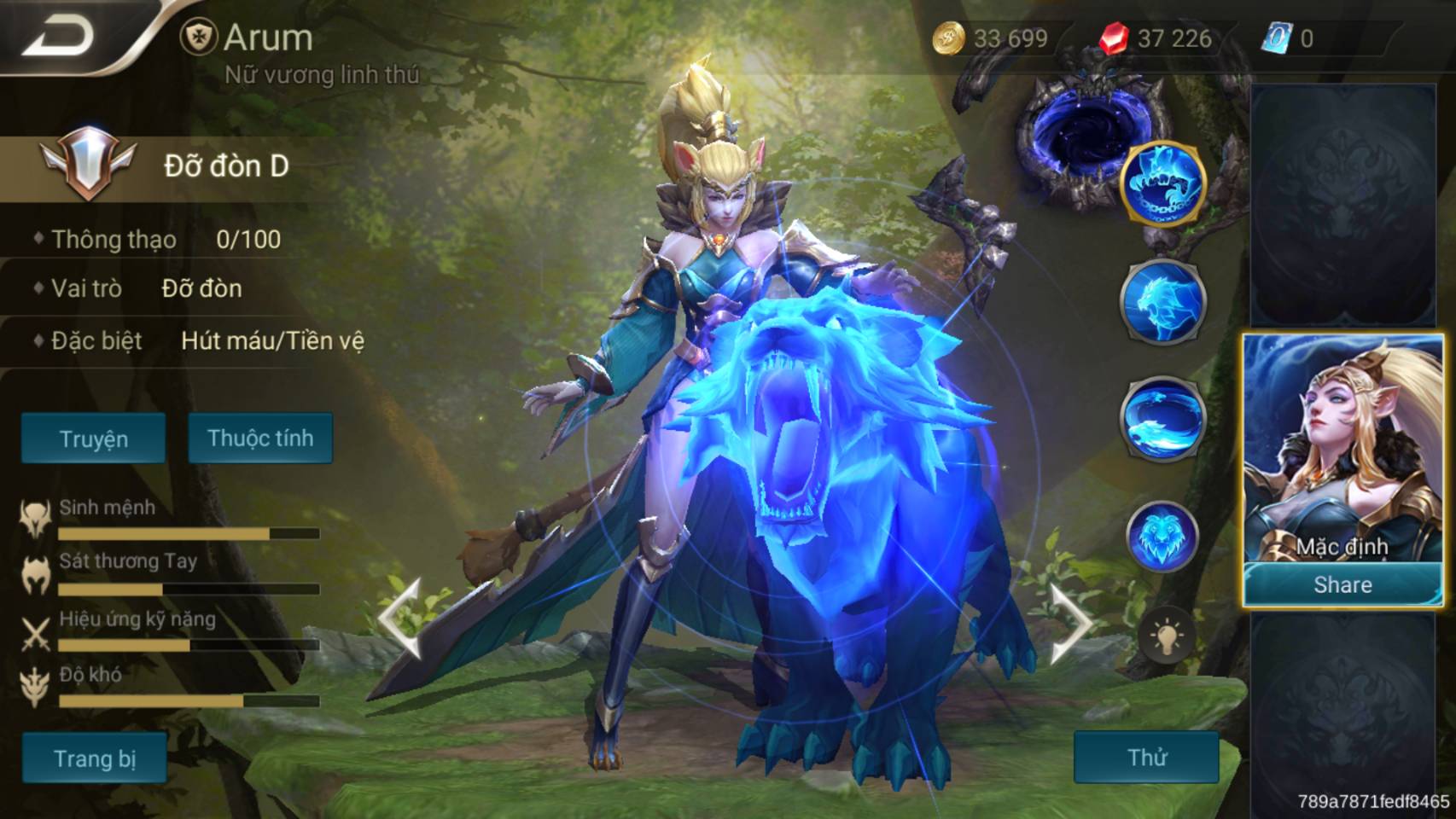1456x819 pixels.
Task: Open the Trang bị equipment screen
Action: [94, 758]
